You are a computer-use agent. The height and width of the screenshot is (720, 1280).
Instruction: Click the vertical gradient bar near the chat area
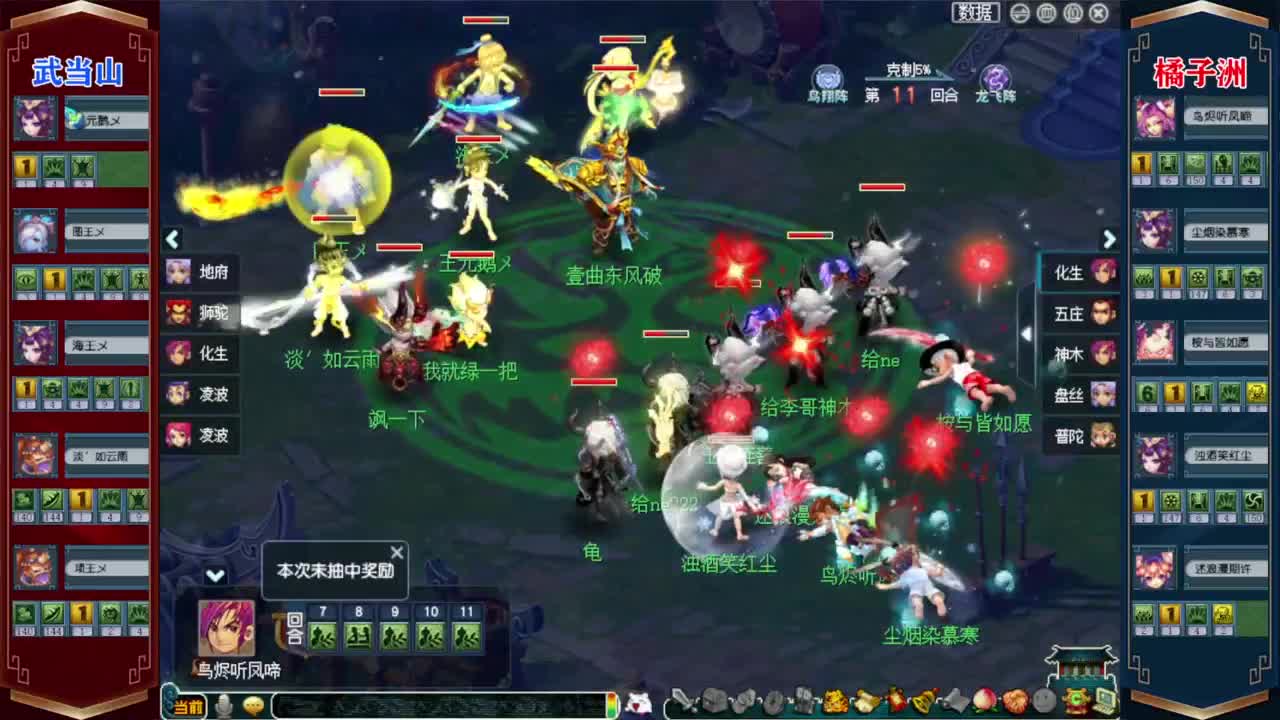(x=610, y=705)
